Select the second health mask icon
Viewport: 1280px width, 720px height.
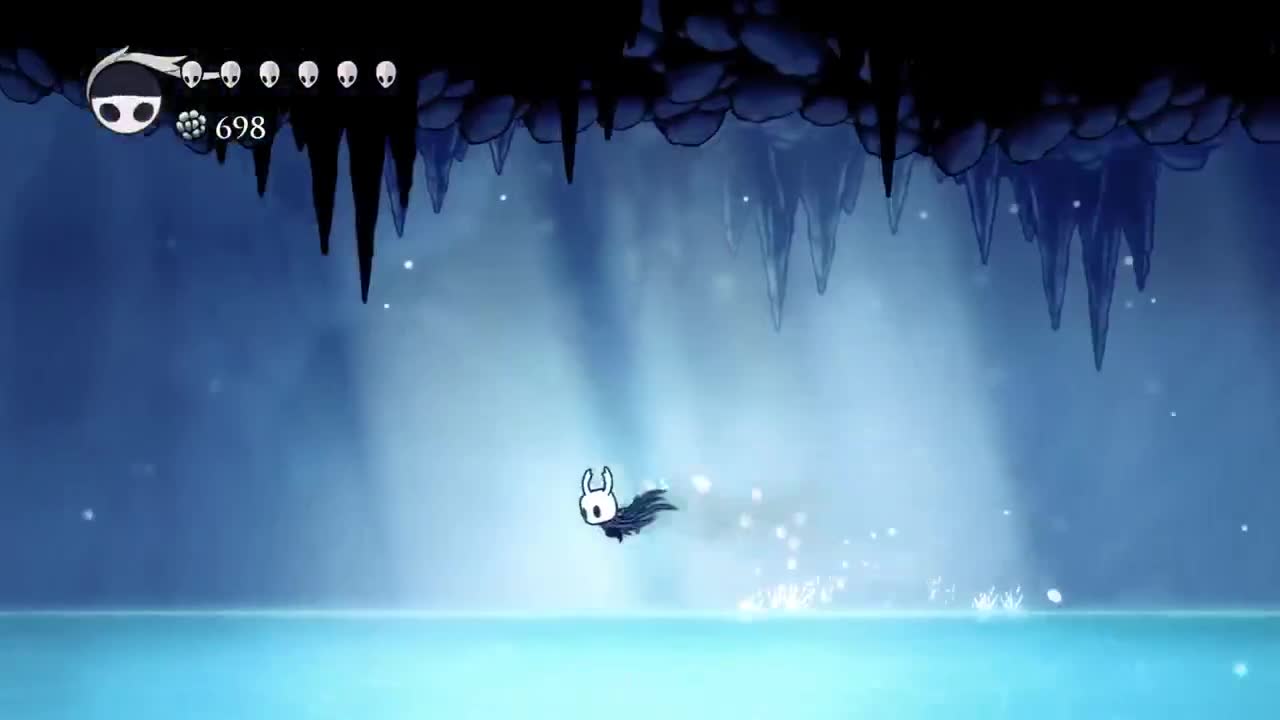(x=229, y=73)
